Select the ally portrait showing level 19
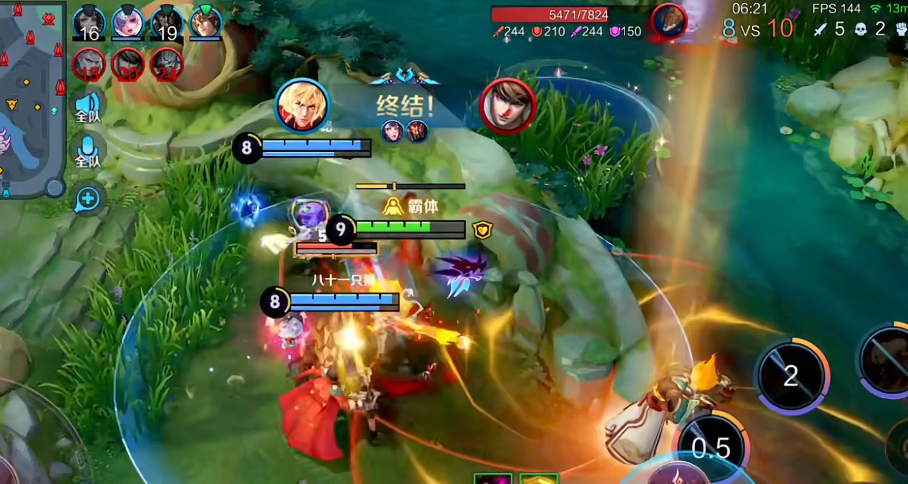The width and height of the screenshot is (908, 484). (x=167, y=23)
